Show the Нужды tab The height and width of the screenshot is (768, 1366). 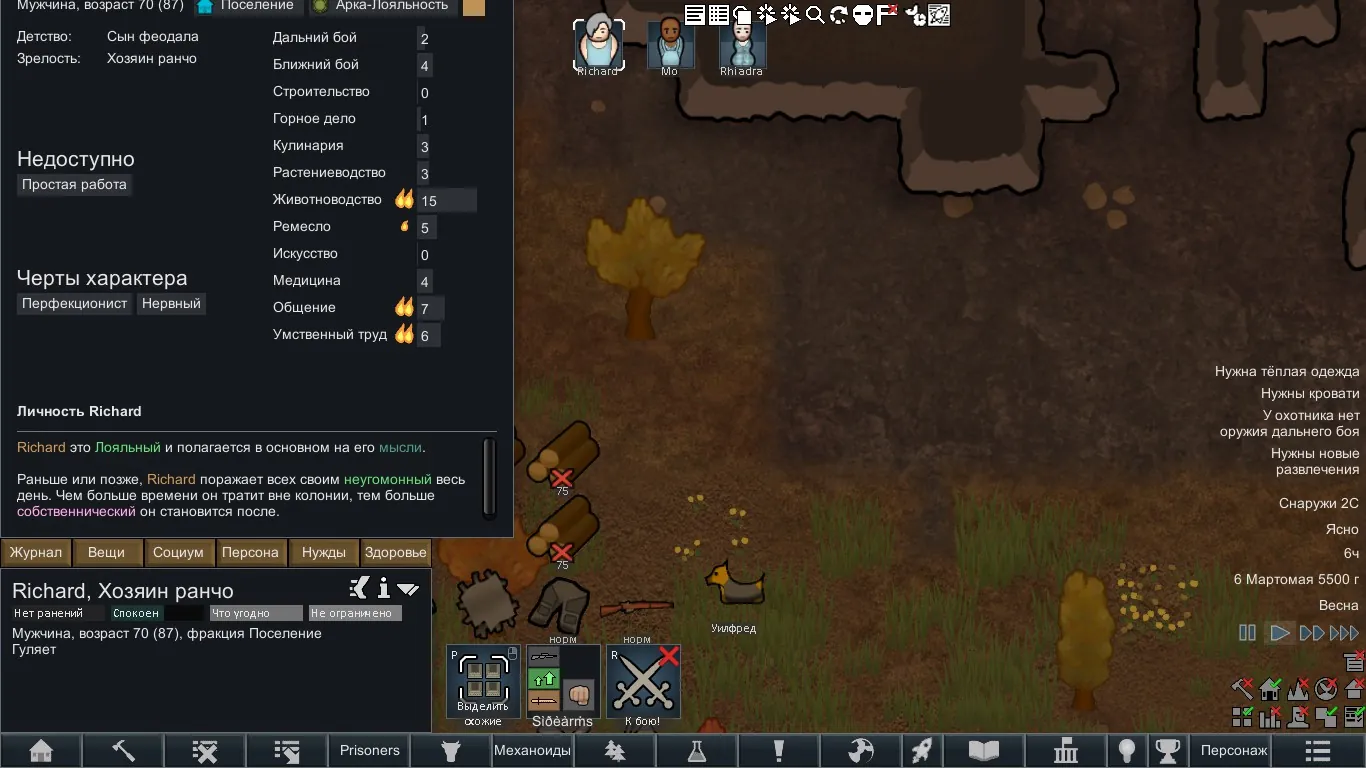323,552
